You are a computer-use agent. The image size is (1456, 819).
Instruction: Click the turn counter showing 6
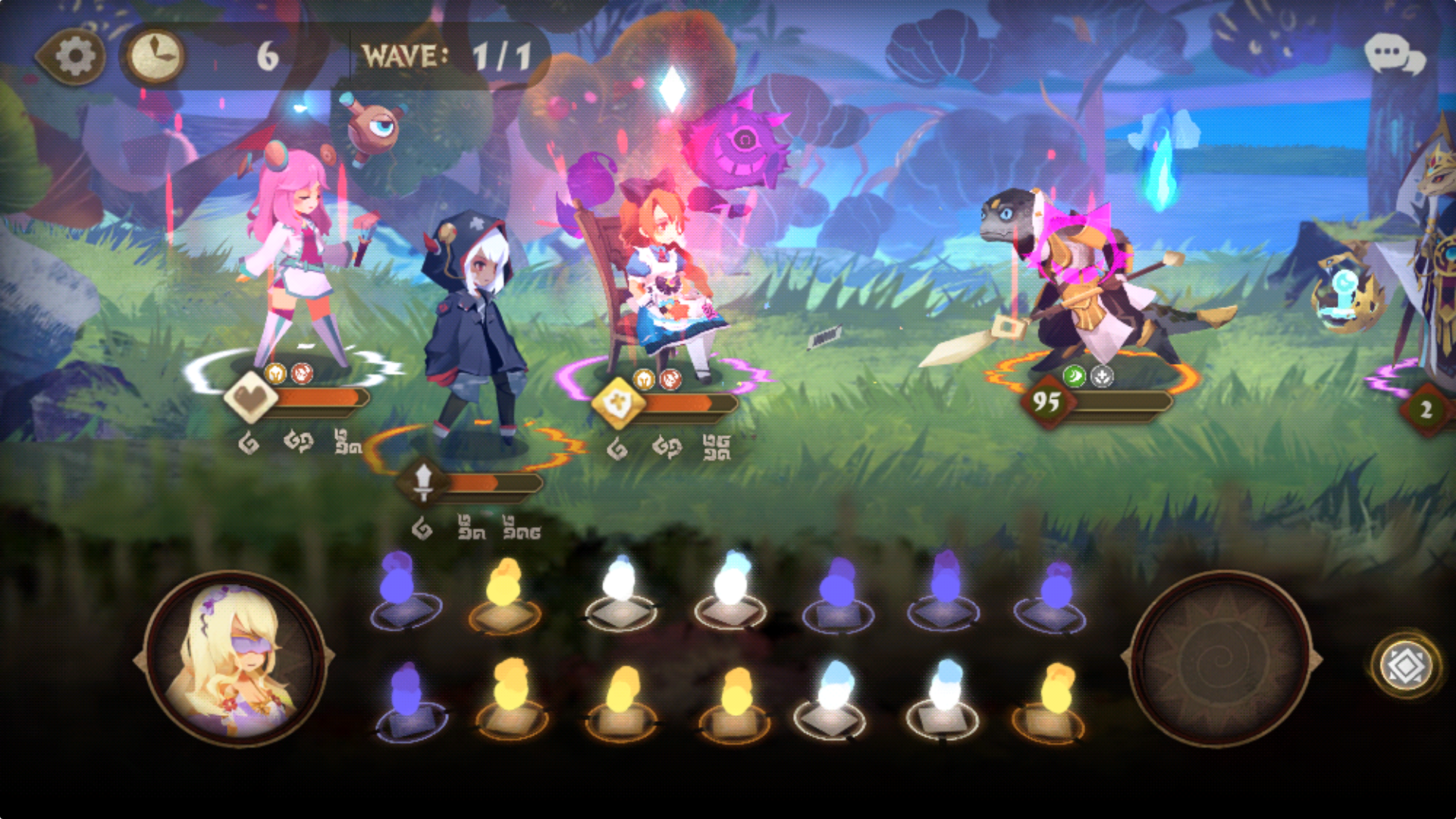266,55
